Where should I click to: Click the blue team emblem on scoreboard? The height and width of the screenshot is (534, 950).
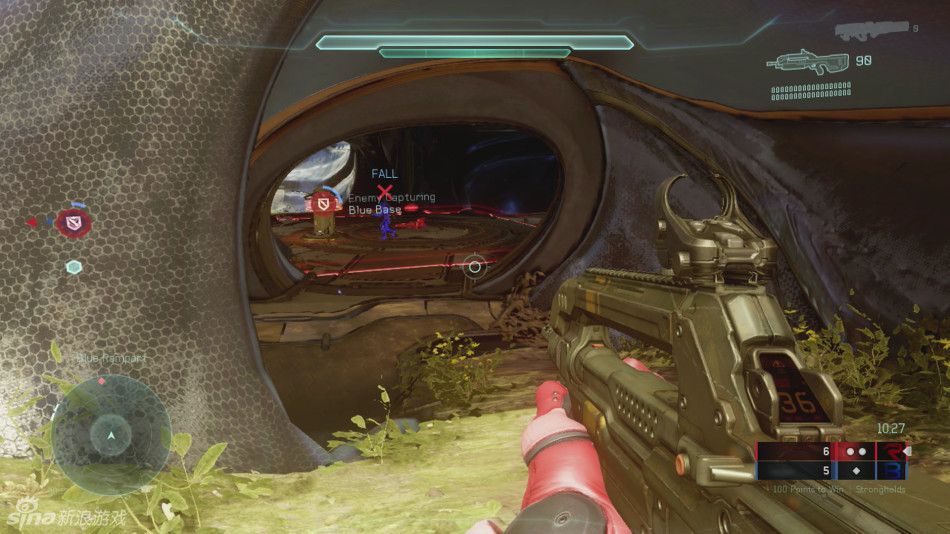(x=889, y=470)
